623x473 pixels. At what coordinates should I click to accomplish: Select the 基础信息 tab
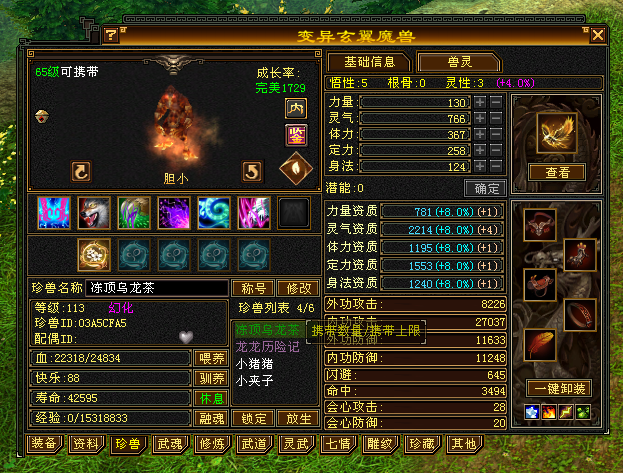tap(368, 62)
